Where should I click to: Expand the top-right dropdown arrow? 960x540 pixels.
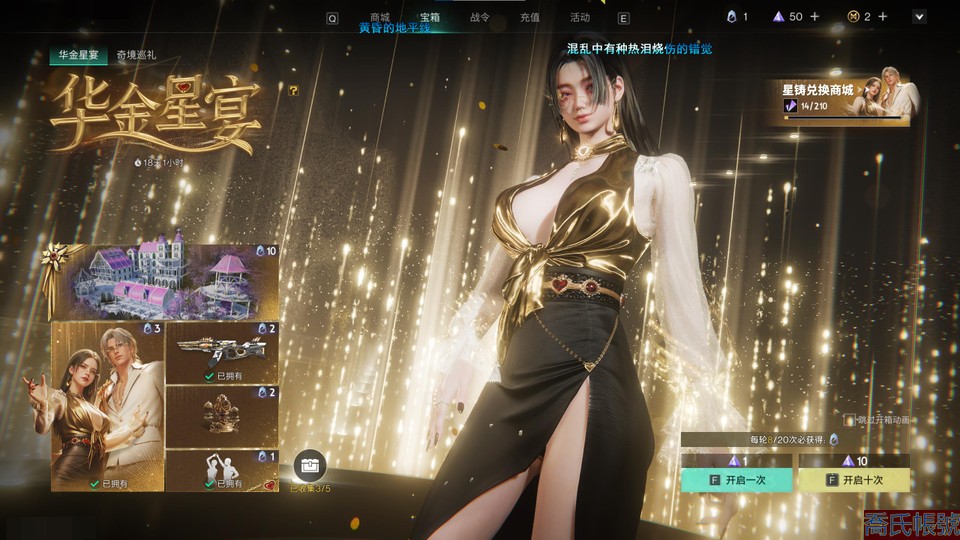pyautogui.click(x=919, y=17)
